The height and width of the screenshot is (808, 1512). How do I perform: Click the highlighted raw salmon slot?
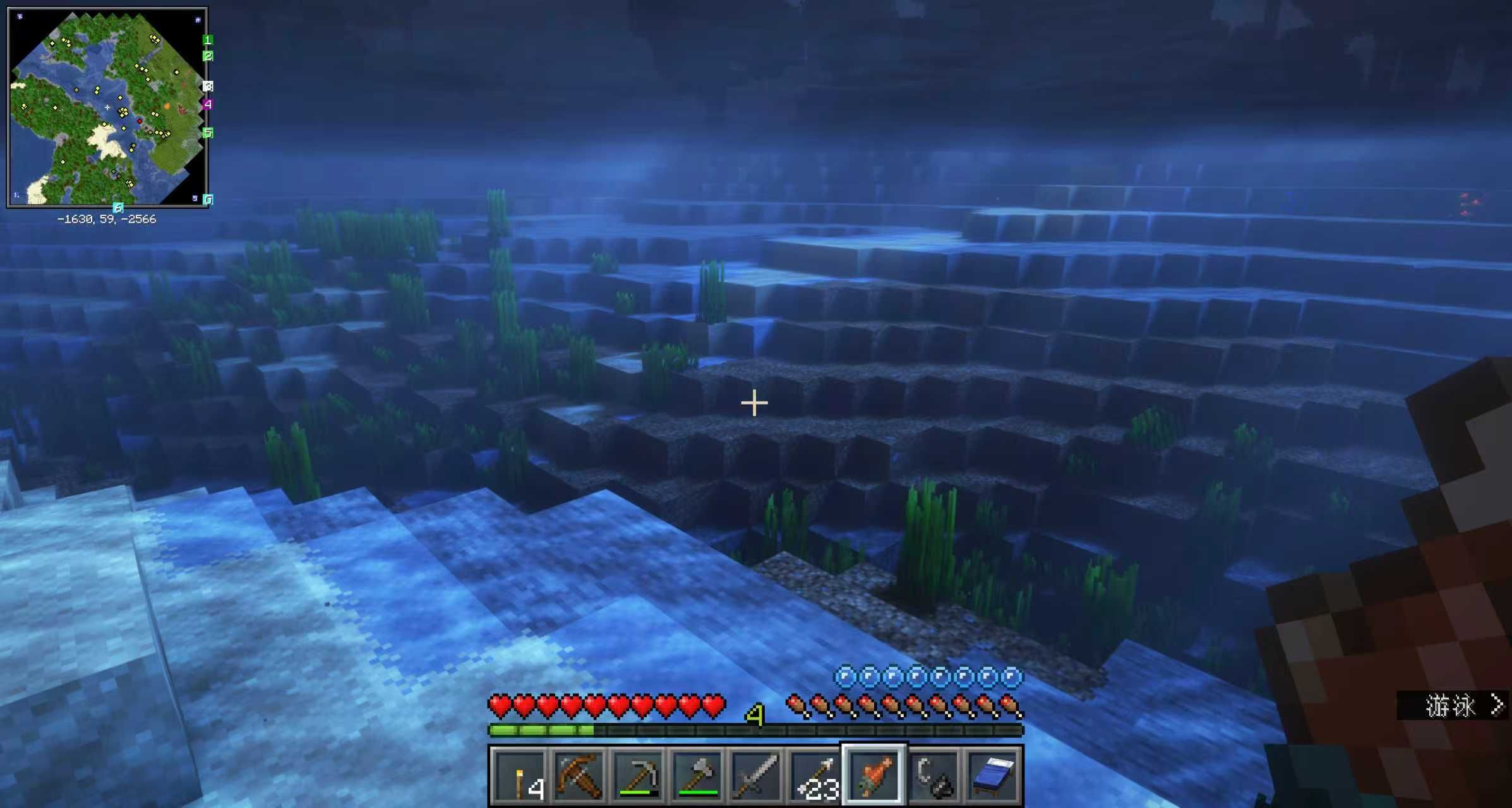pos(874,776)
